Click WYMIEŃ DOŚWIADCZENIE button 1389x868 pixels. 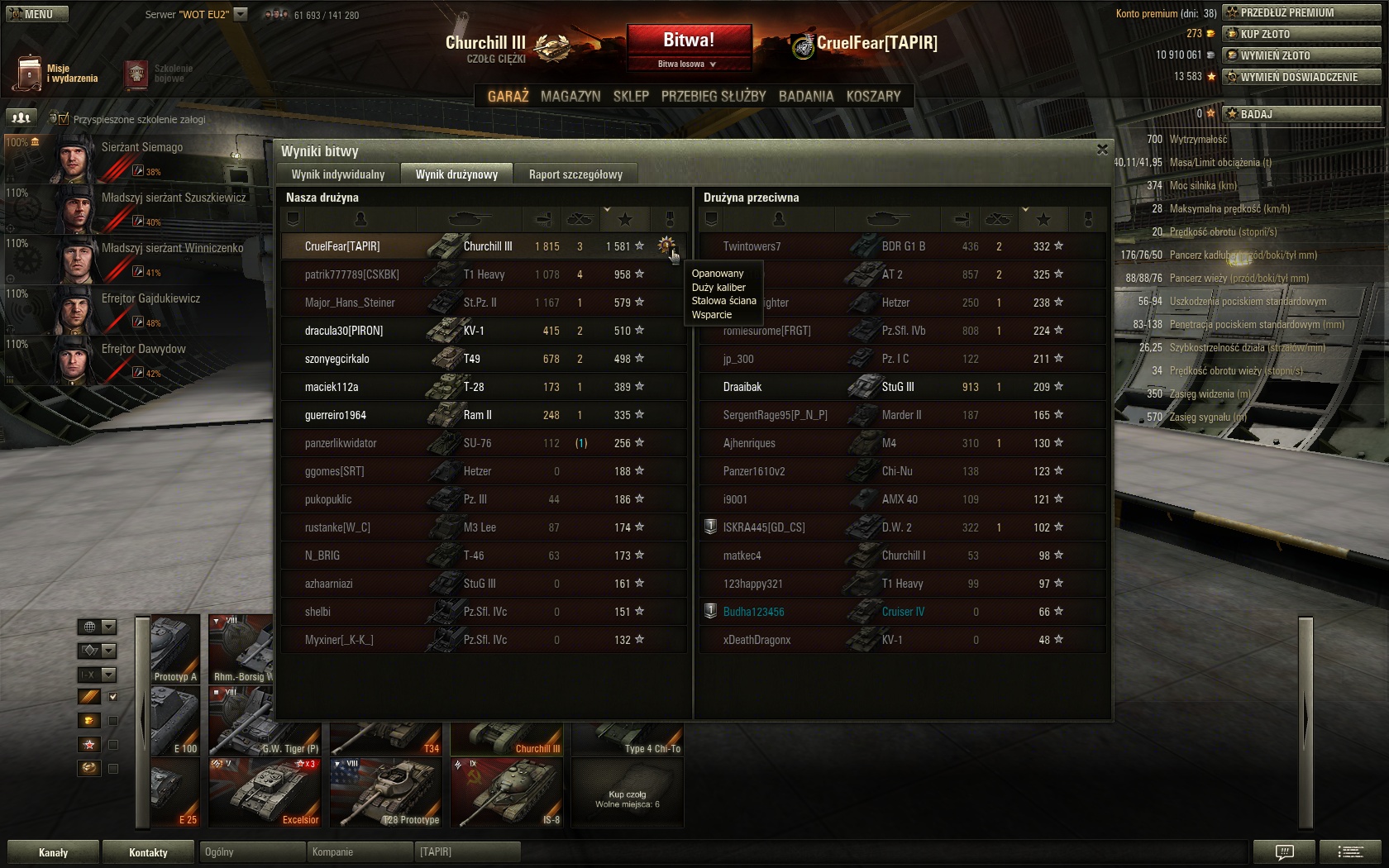(x=1301, y=77)
